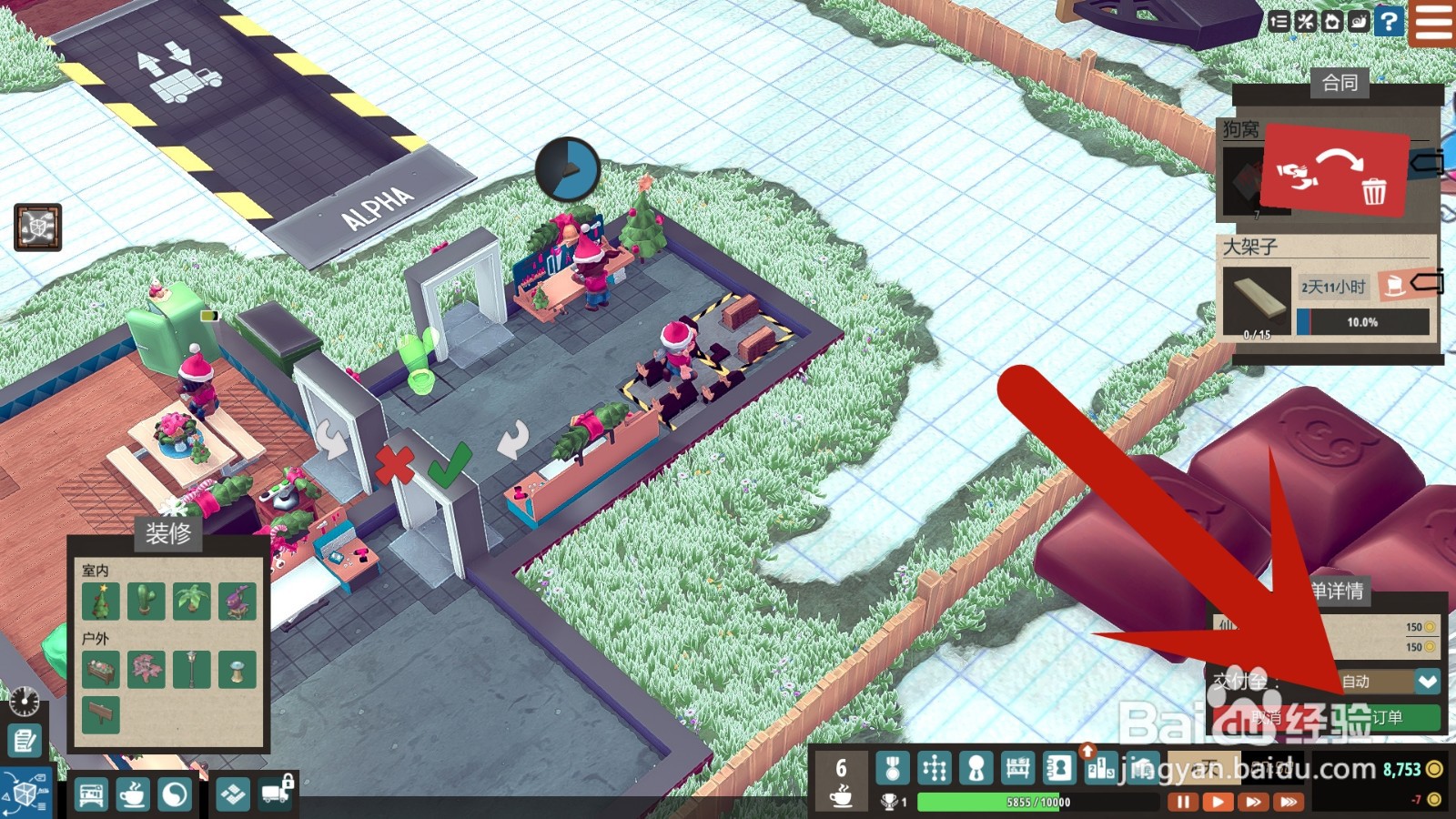The width and height of the screenshot is (1456, 819).
Task: Open the question mark help button
Action: tap(1389, 21)
